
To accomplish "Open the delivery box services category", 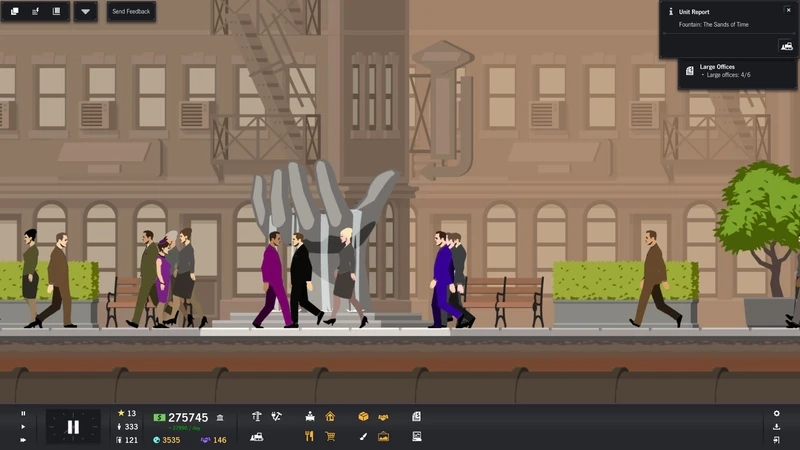I will (x=363, y=416).
